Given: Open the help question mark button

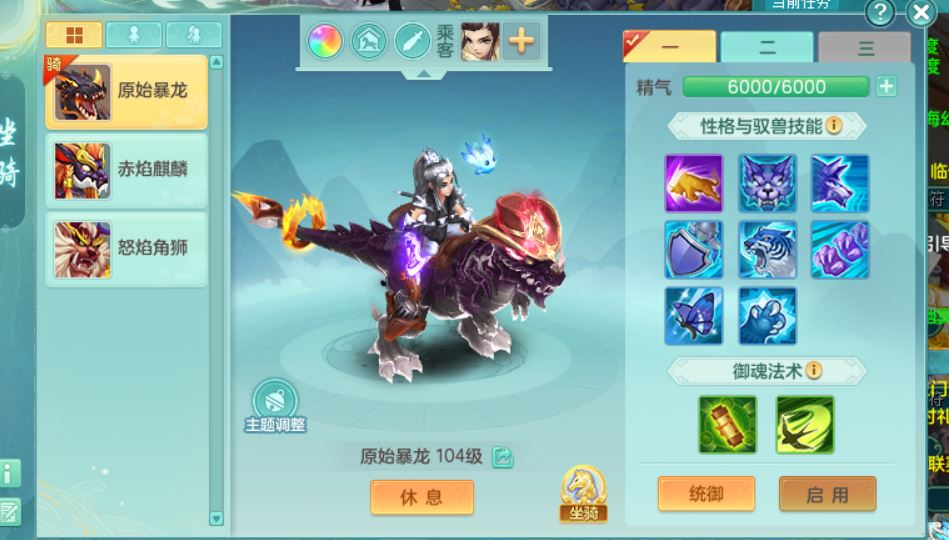Looking at the screenshot, I should (x=880, y=13).
